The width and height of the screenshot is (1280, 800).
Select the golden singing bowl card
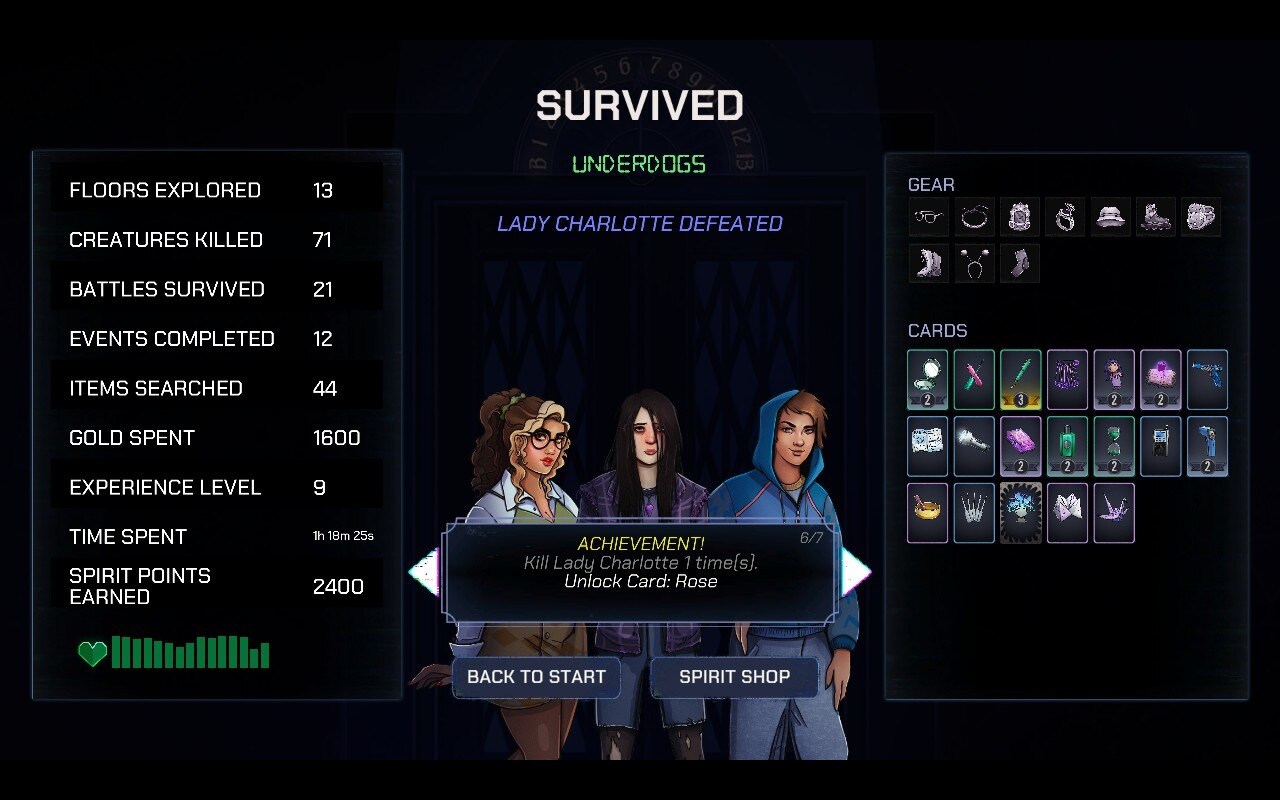[927, 513]
